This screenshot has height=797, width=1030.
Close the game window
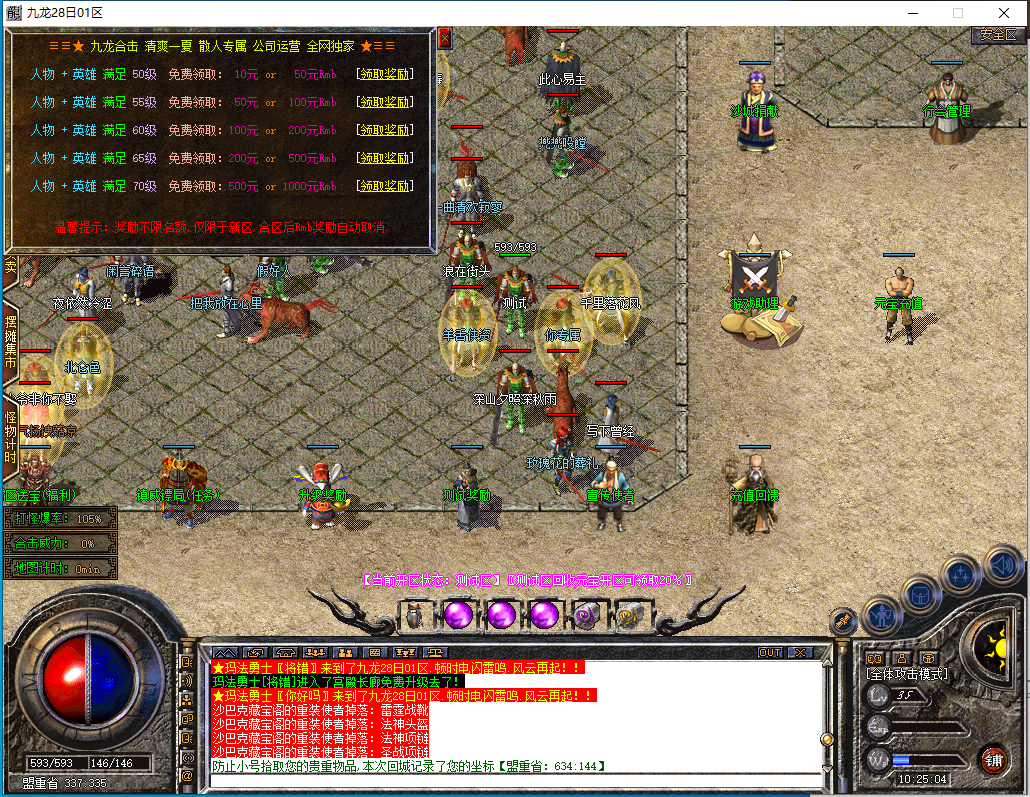tap(1004, 13)
